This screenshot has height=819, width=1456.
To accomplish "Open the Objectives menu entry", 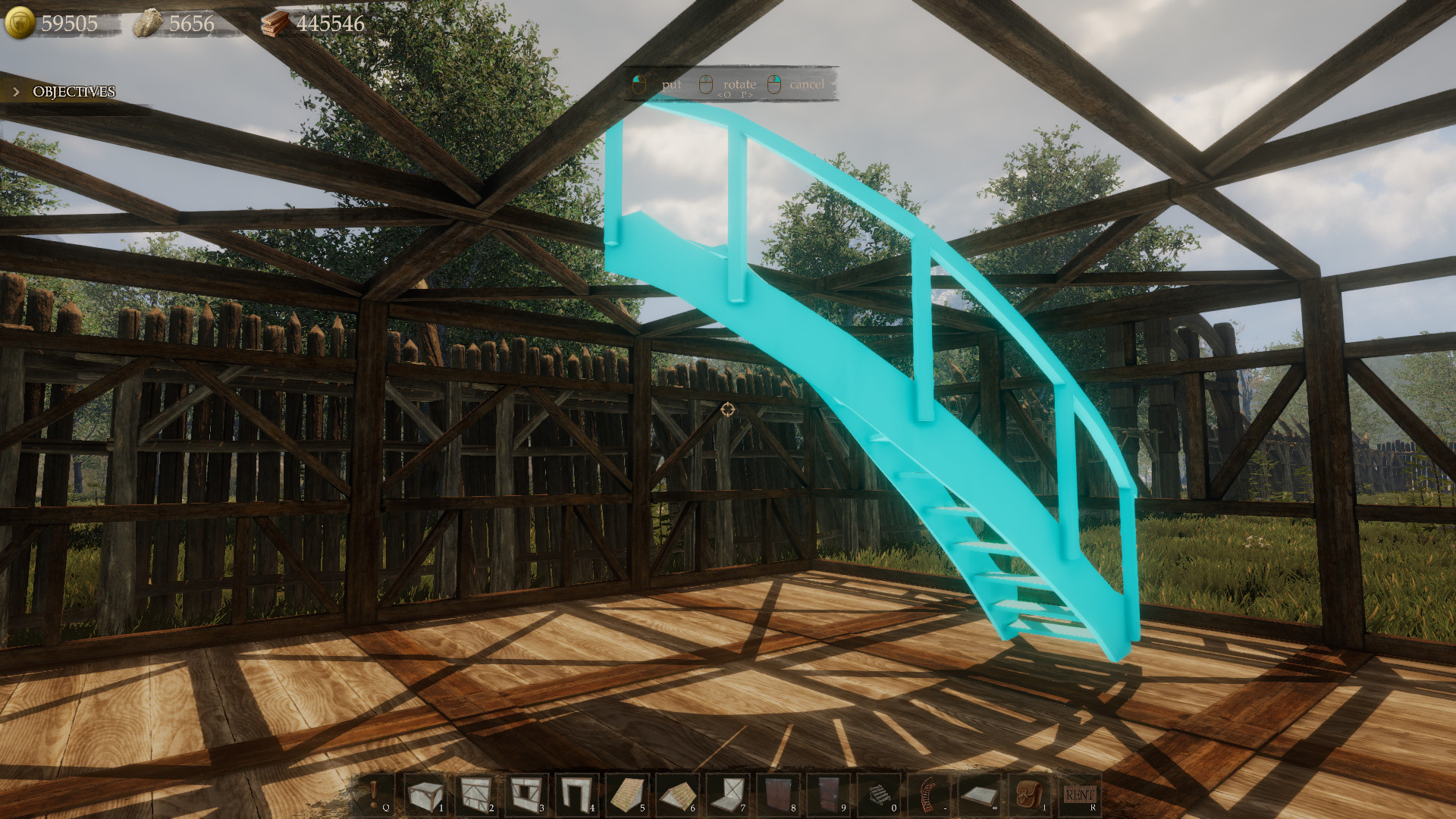I will (x=73, y=92).
